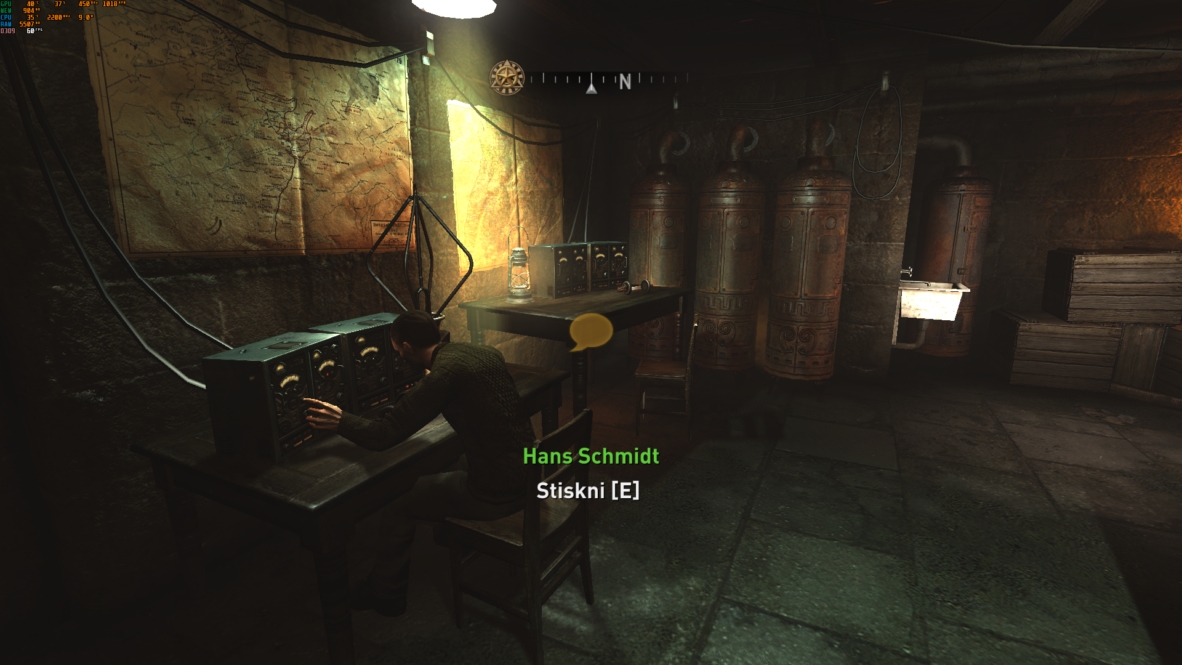Click the orange speech bubble talk icon
This screenshot has height=665, width=1182.
590,331
